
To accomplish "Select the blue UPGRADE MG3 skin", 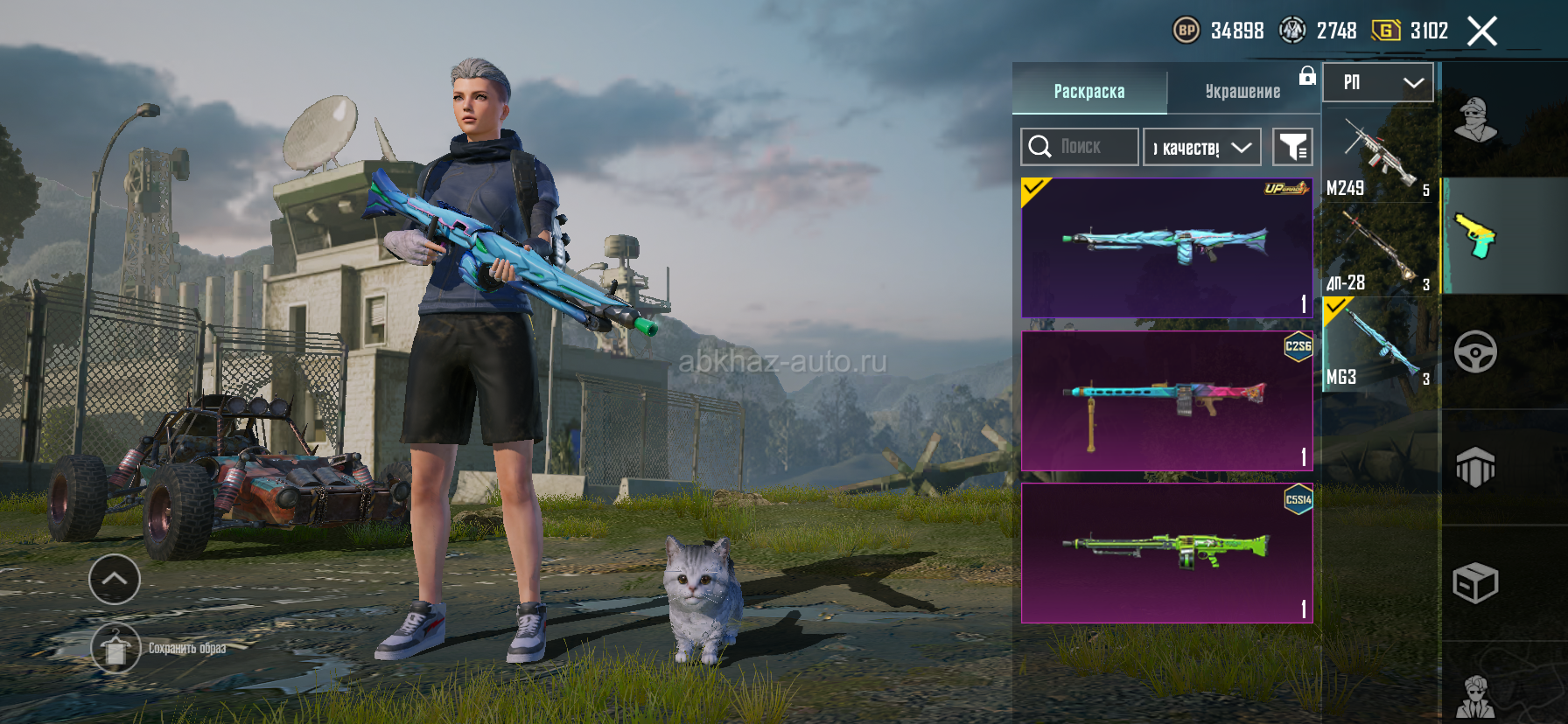I will 1166,247.
